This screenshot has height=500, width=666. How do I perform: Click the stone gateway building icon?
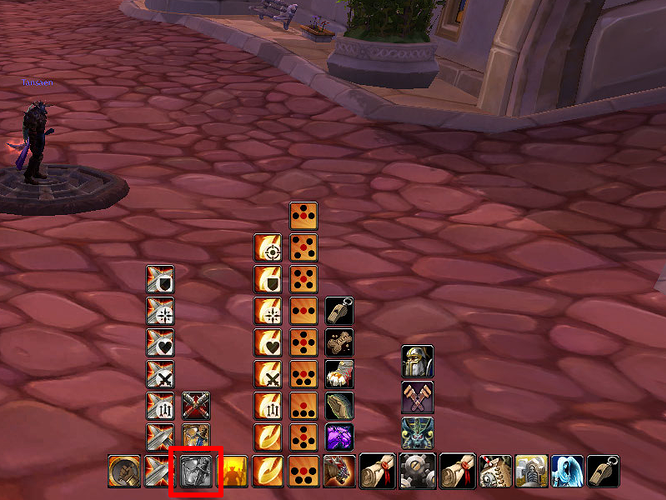coord(530,470)
